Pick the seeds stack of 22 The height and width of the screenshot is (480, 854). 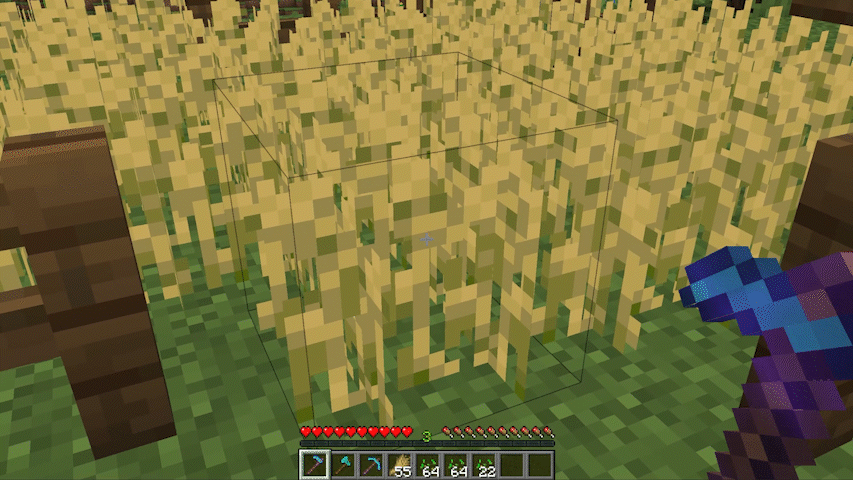(x=484, y=465)
